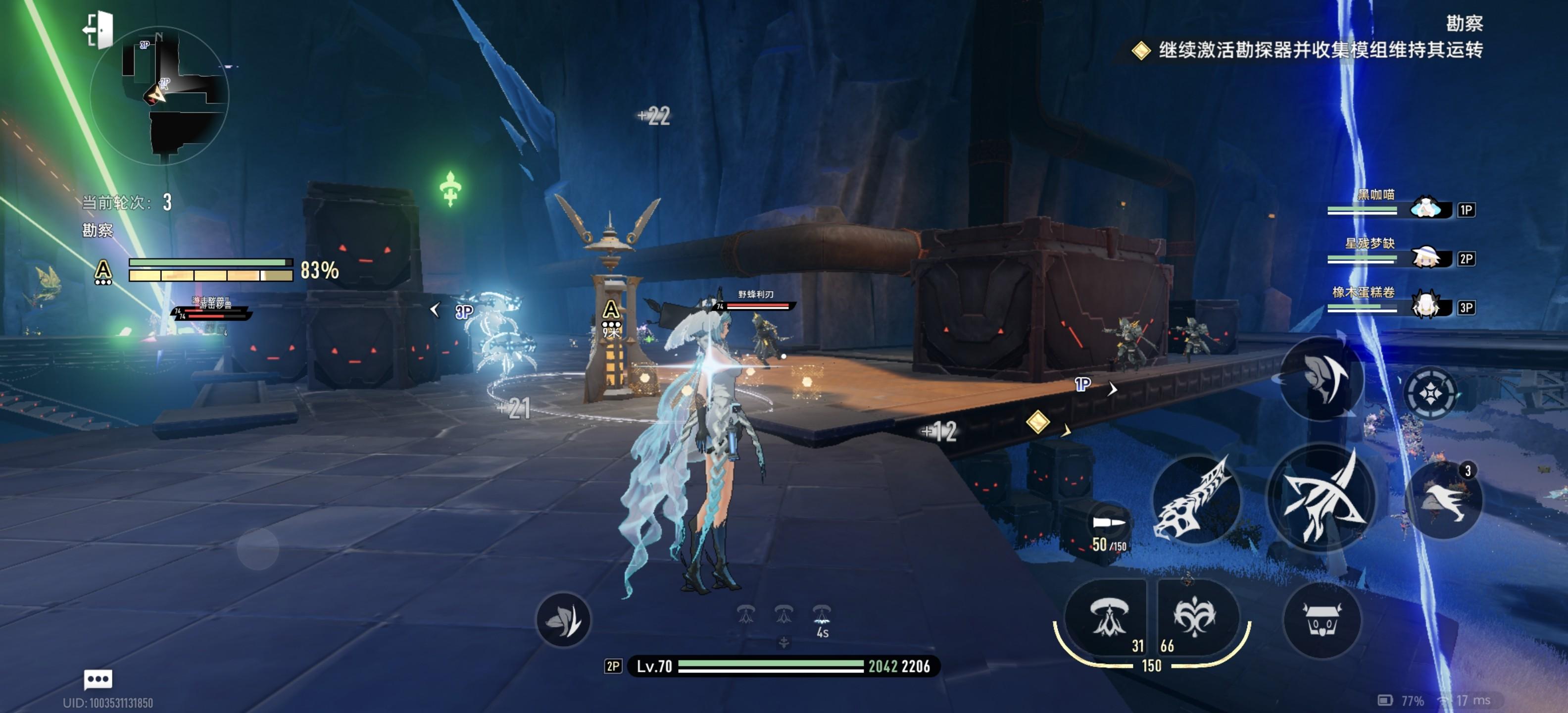The image size is (1568, 713).
Task: Tap the cat-face companion button
Action: pyautogui.click(x=1321, y=621)
